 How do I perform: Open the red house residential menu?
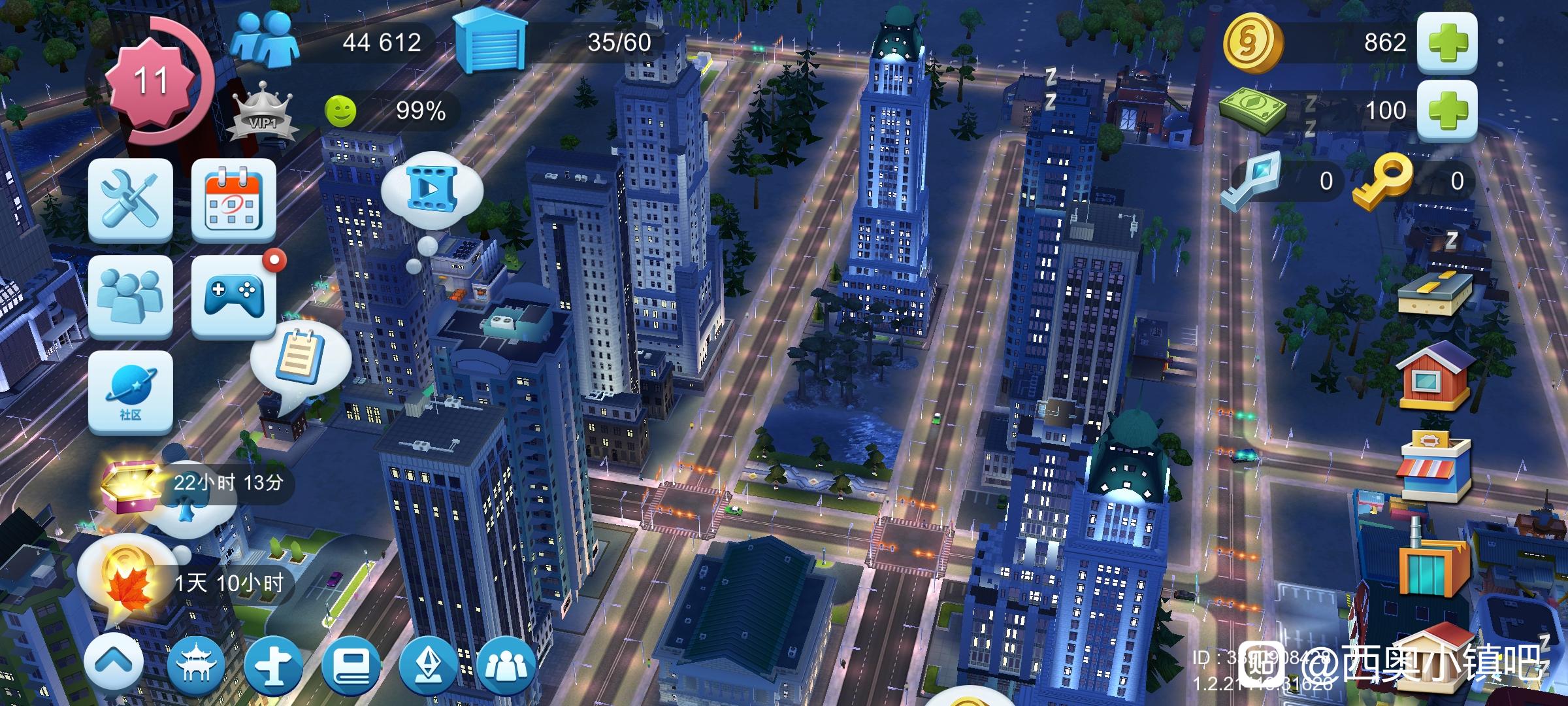pyautogui.click(x=1435, y=379)
